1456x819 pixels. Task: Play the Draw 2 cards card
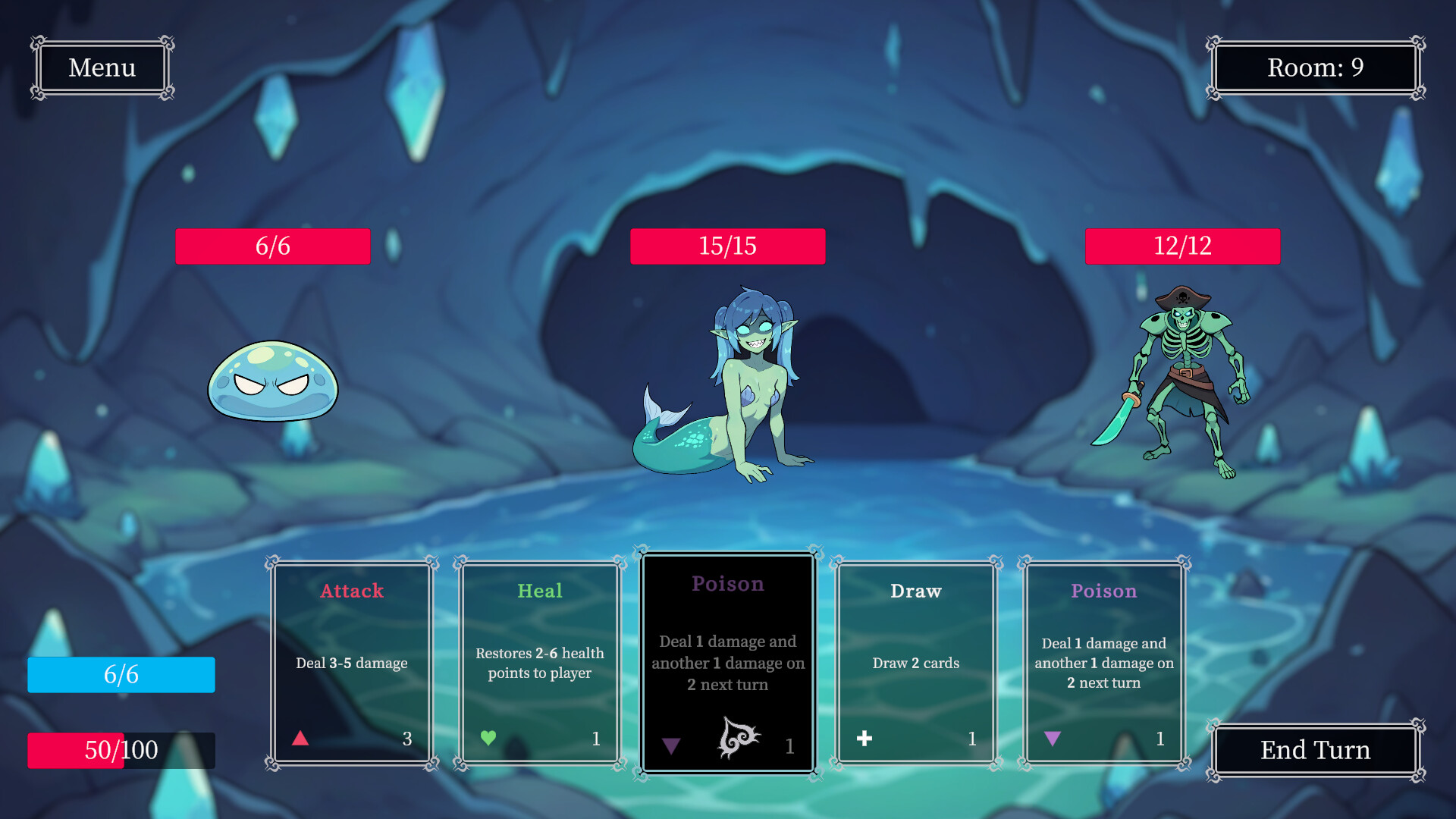916,663
